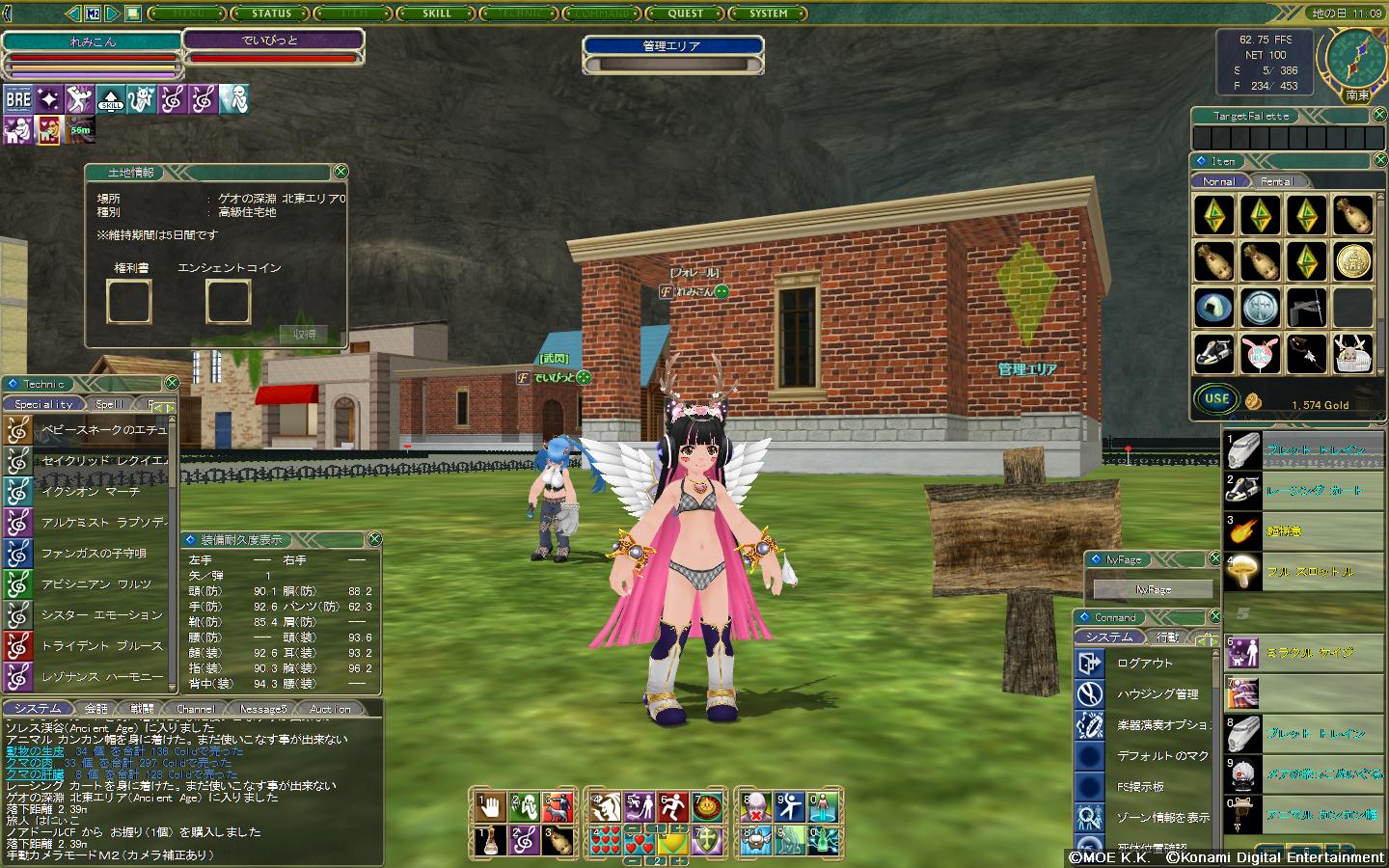Switch the chat log to the Auction tab
Image resolution: width=1389 pixels, height=868 pixels.
point(330,709)
